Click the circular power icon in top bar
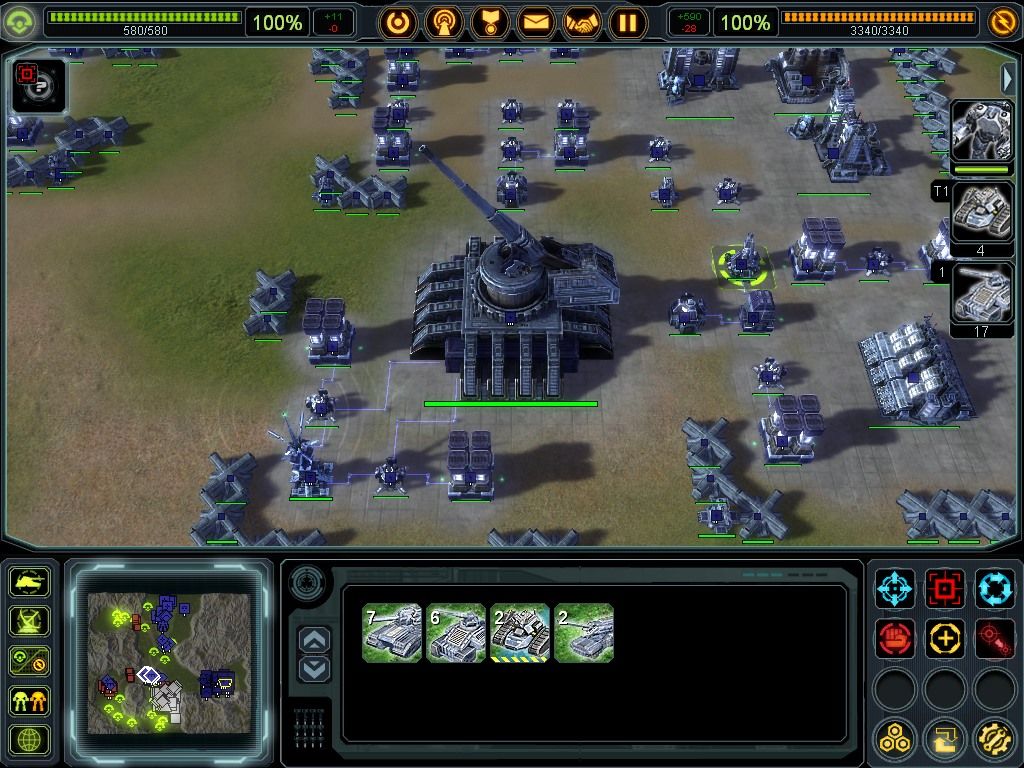Screen dimensions: 1024x768 (x=397, y=21)
